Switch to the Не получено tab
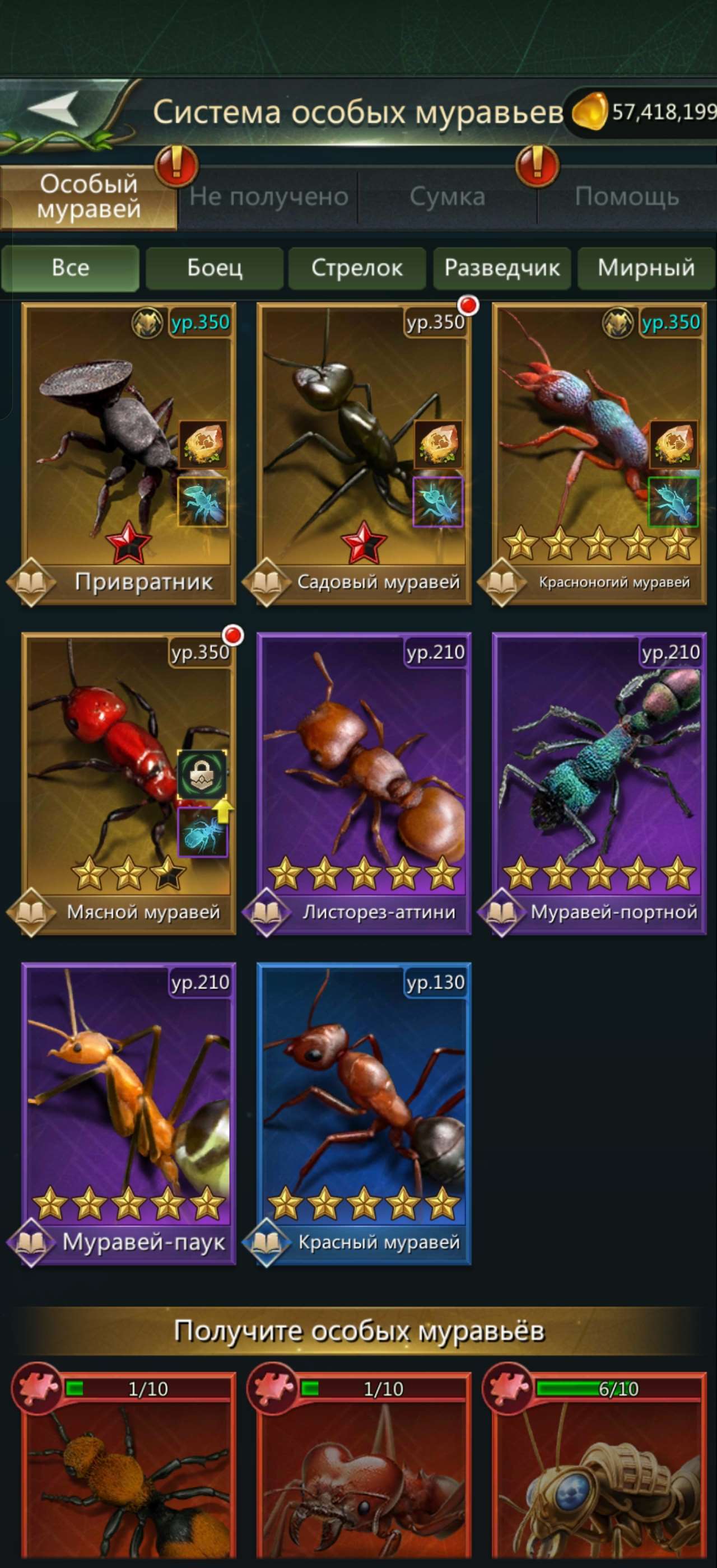This screenshot has height=1568, width=717. (269, 196)
